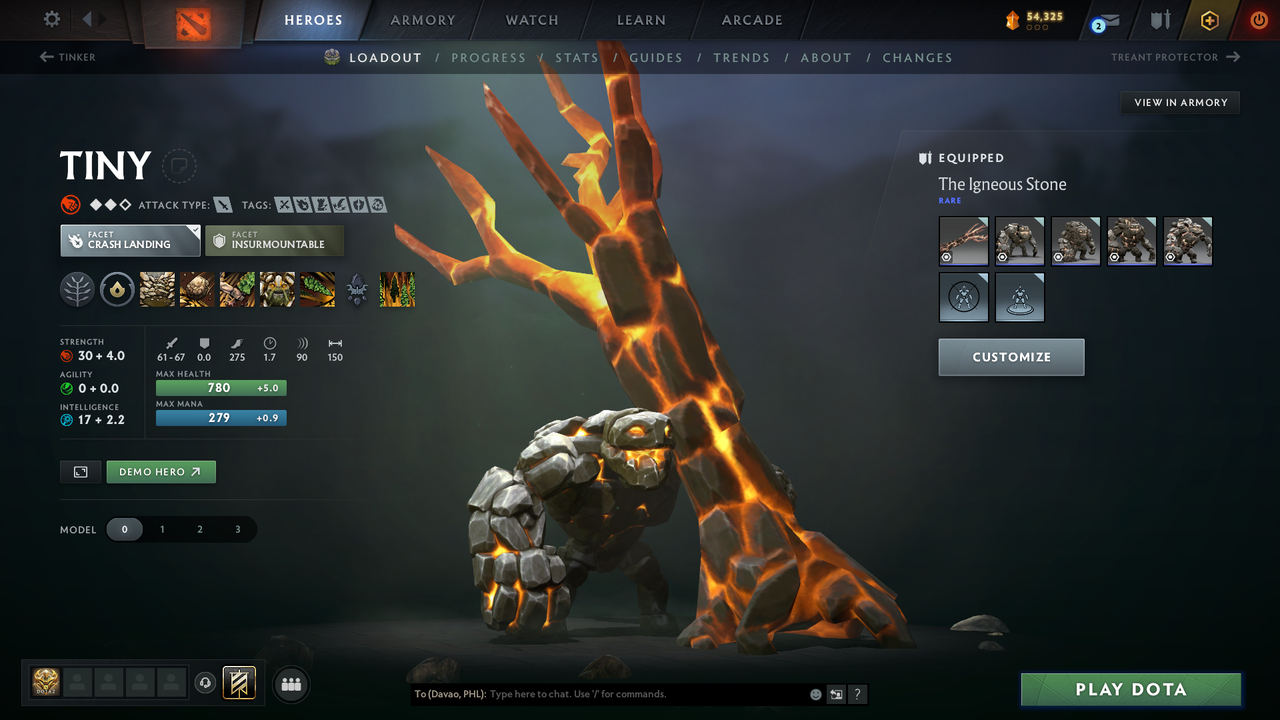Advance to Treant Protector's page

click(x=1175, y=57)
